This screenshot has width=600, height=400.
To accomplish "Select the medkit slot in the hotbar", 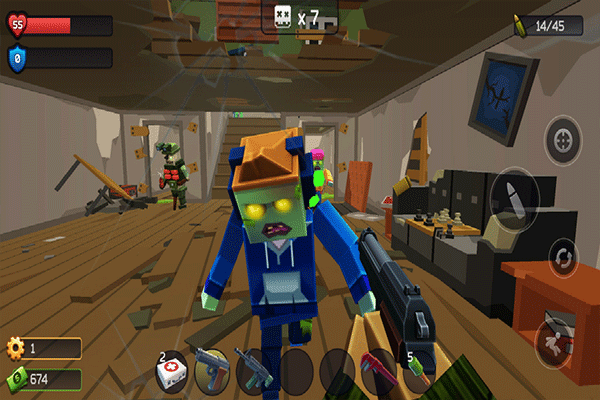I will (x=172, y=372).
